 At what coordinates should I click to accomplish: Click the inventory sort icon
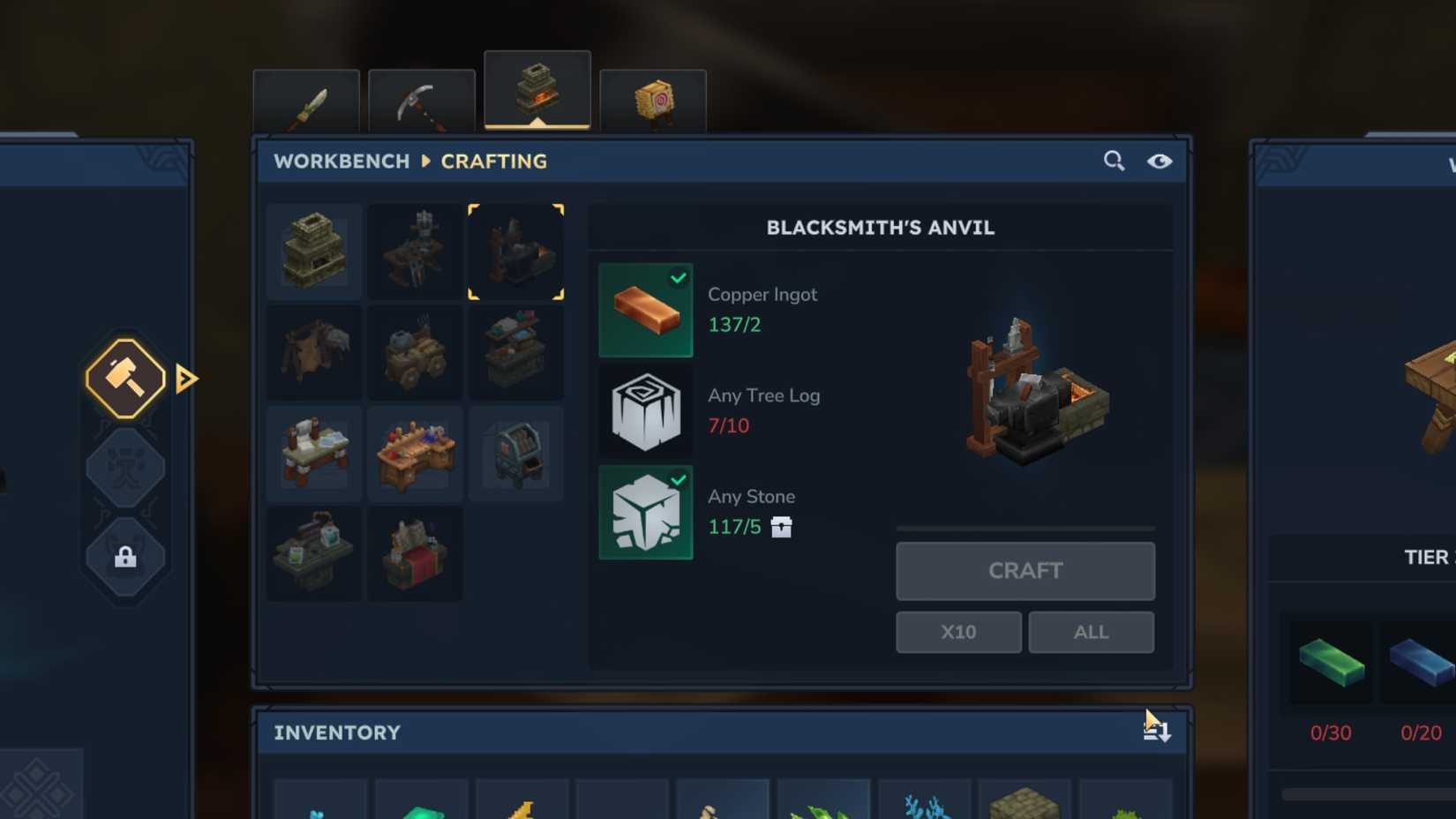coord(1160,731)
